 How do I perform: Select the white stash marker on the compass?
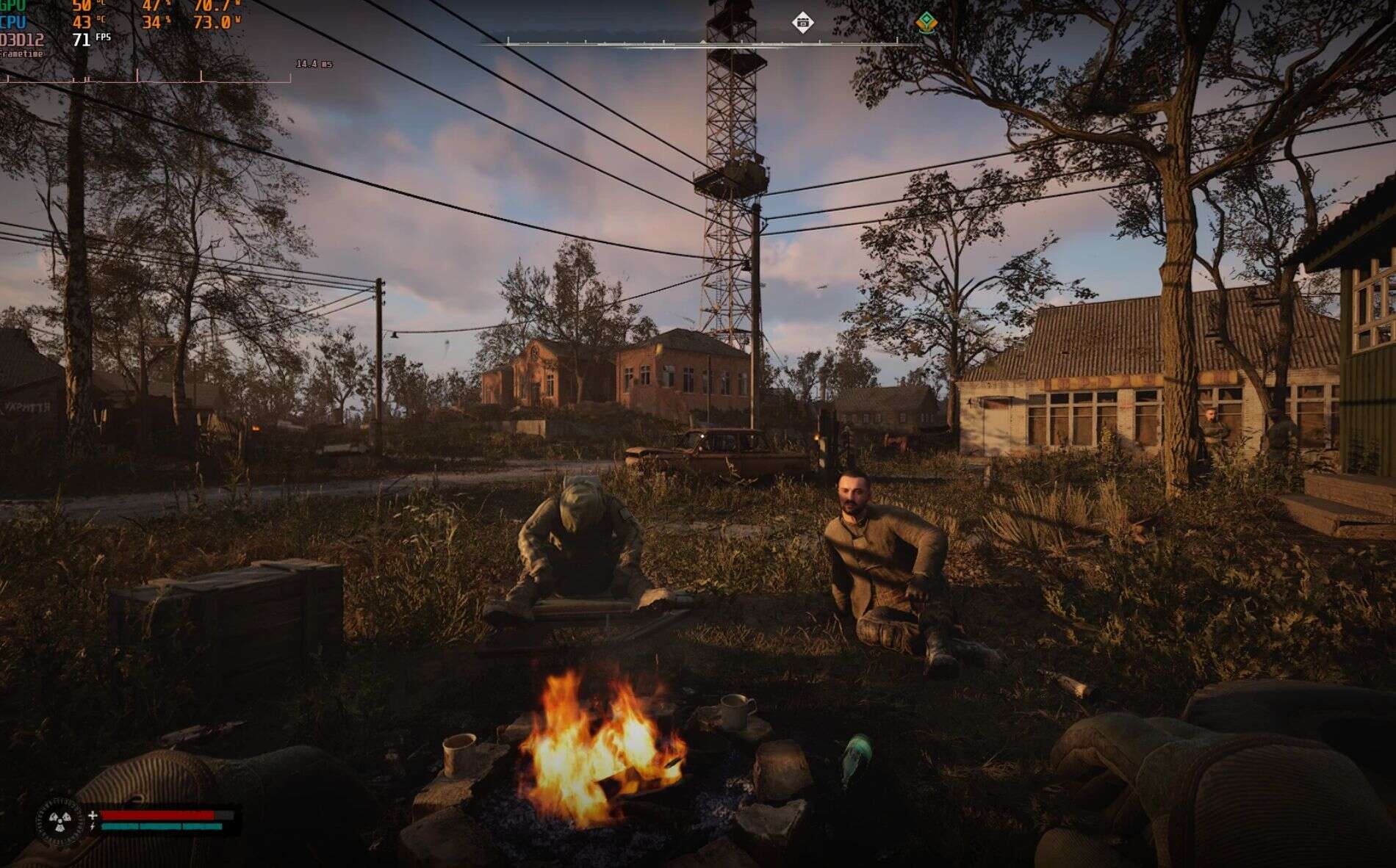click(802, 22)
